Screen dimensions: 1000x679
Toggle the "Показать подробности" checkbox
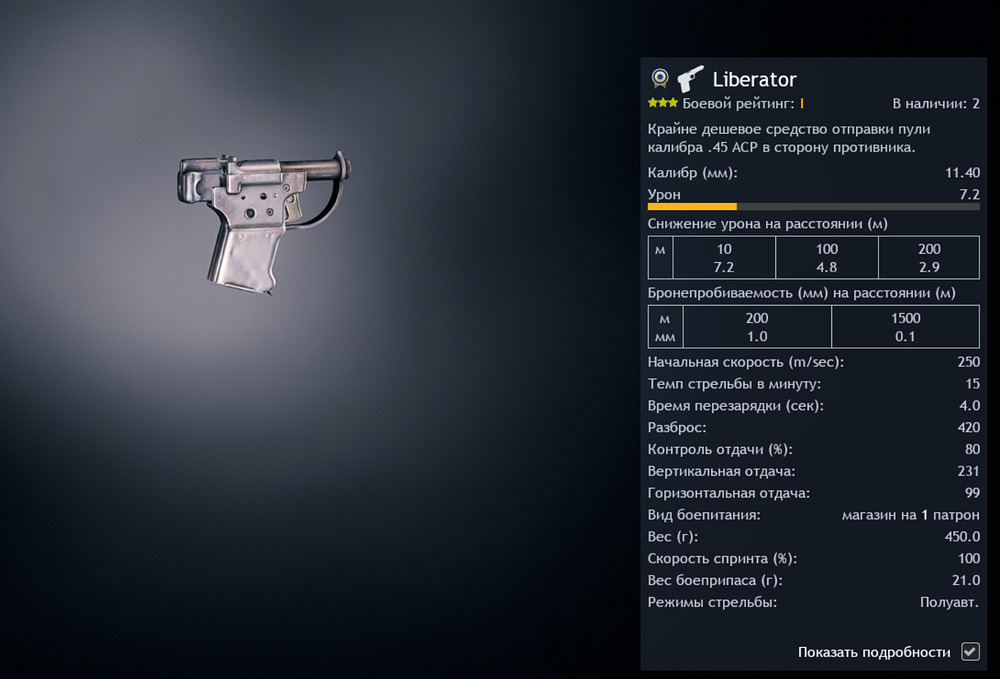[x=969, y=652]
